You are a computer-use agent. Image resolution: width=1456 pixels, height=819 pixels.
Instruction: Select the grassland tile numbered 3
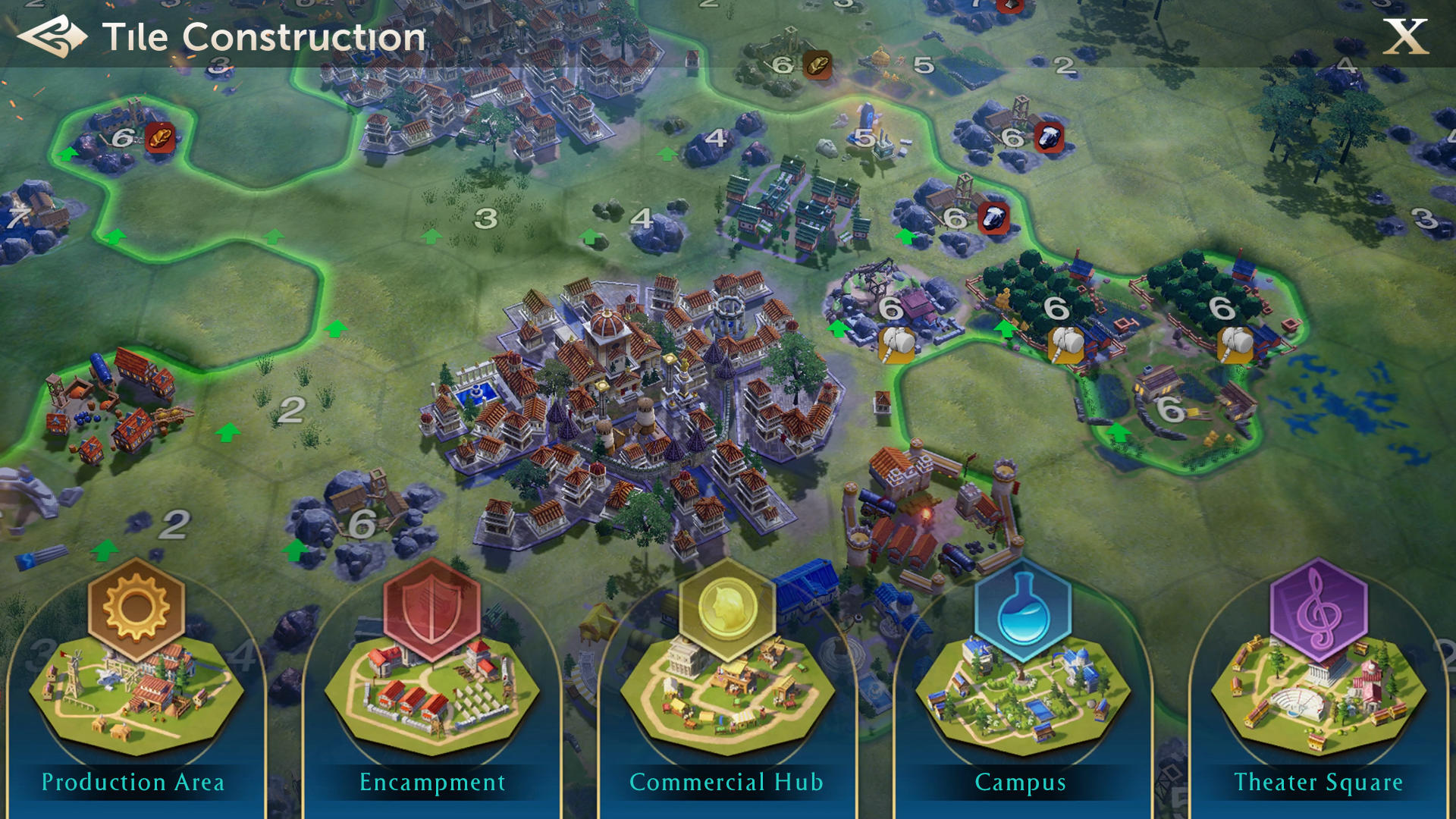point(484,218)
